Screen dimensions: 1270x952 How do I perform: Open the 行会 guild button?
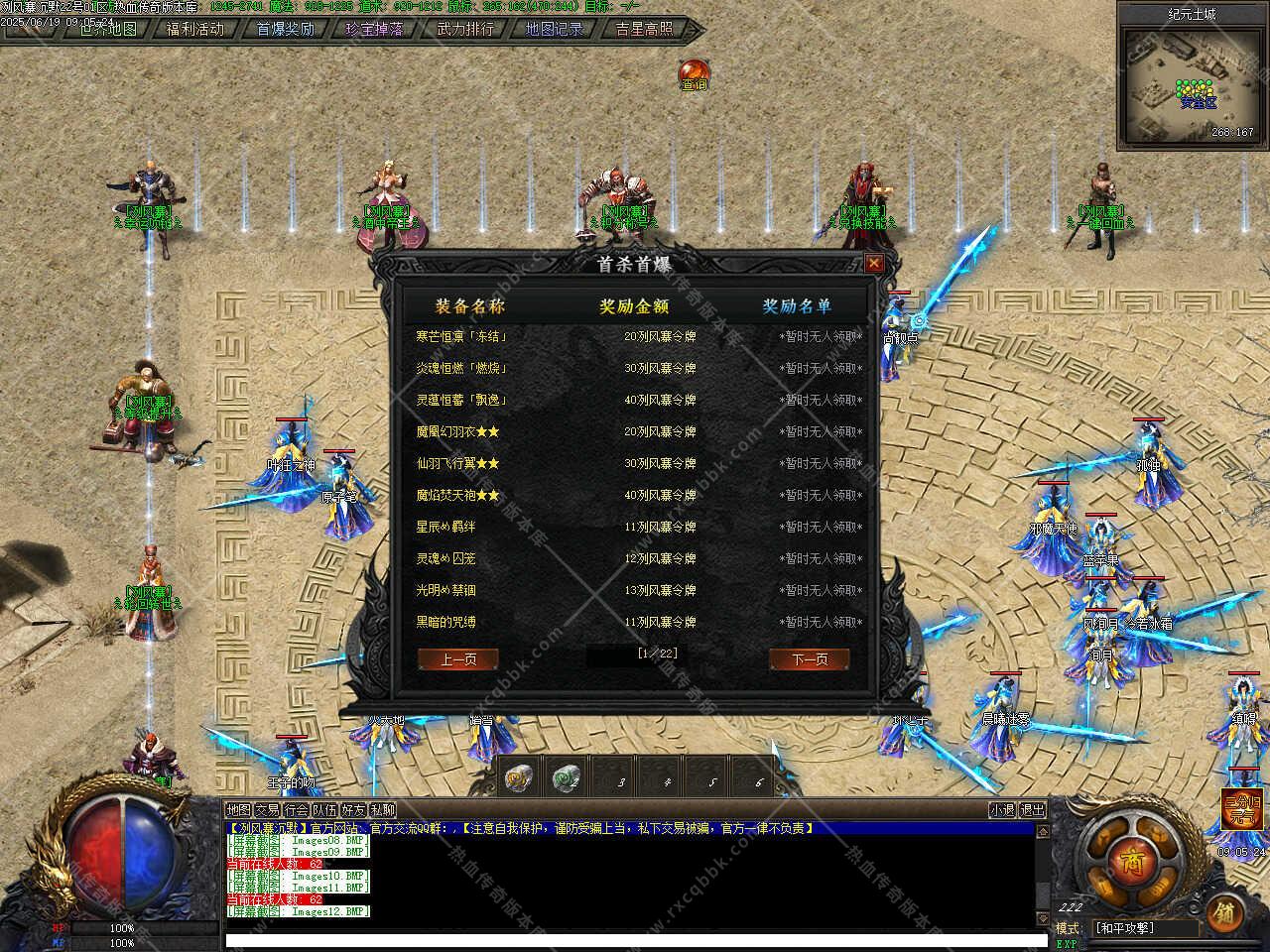pyautogui.click(x=296, y=810)
